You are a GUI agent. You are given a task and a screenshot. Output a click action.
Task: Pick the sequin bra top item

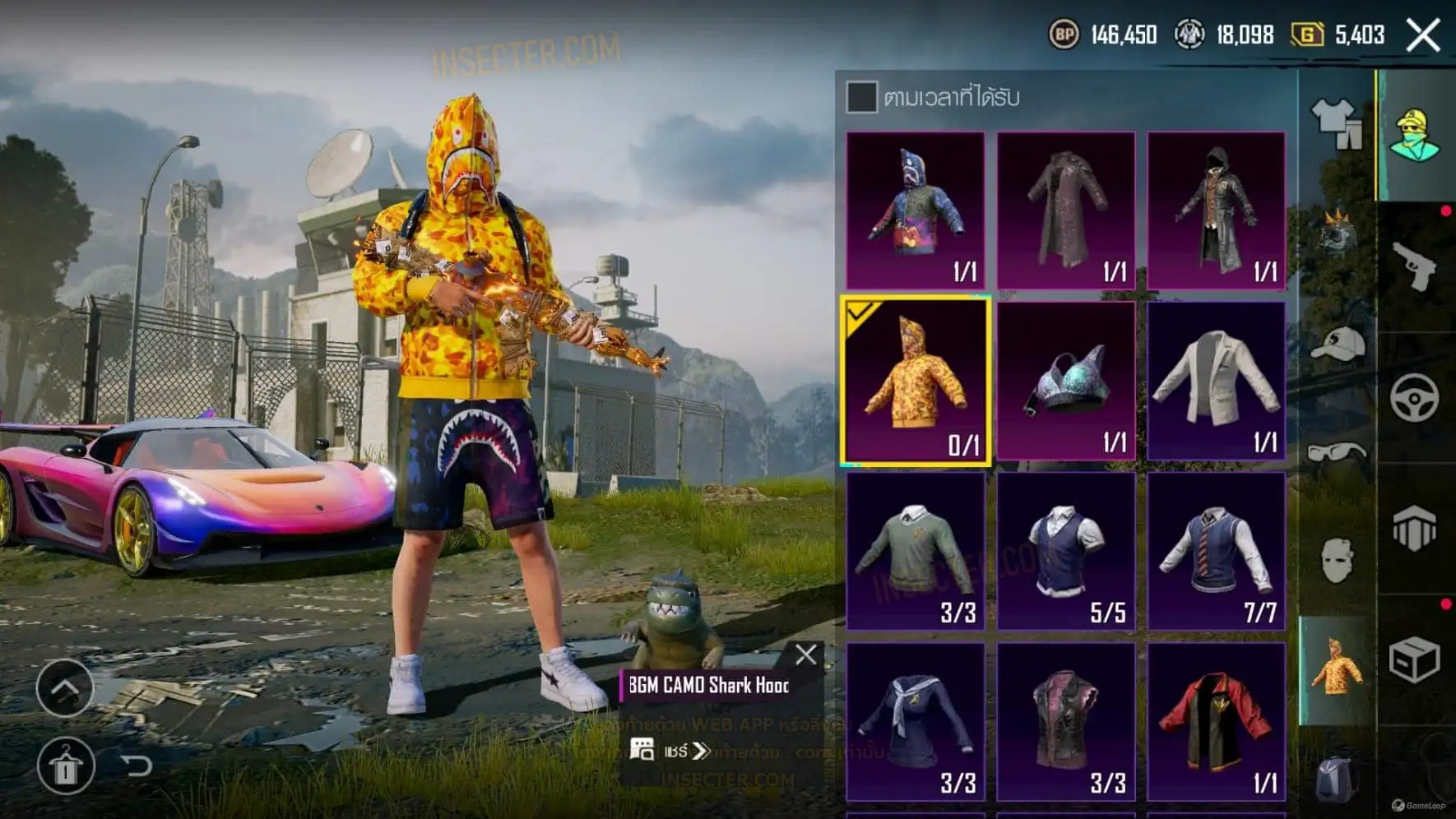pos(1066,382)
